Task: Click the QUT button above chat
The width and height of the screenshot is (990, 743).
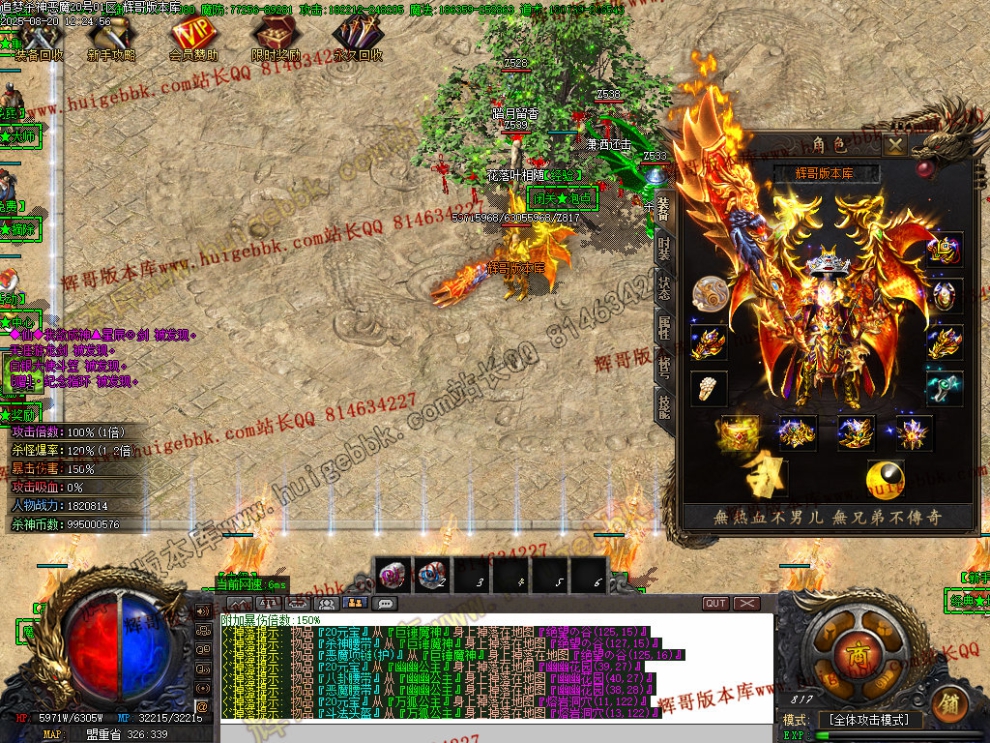Action: coord(716,603)
